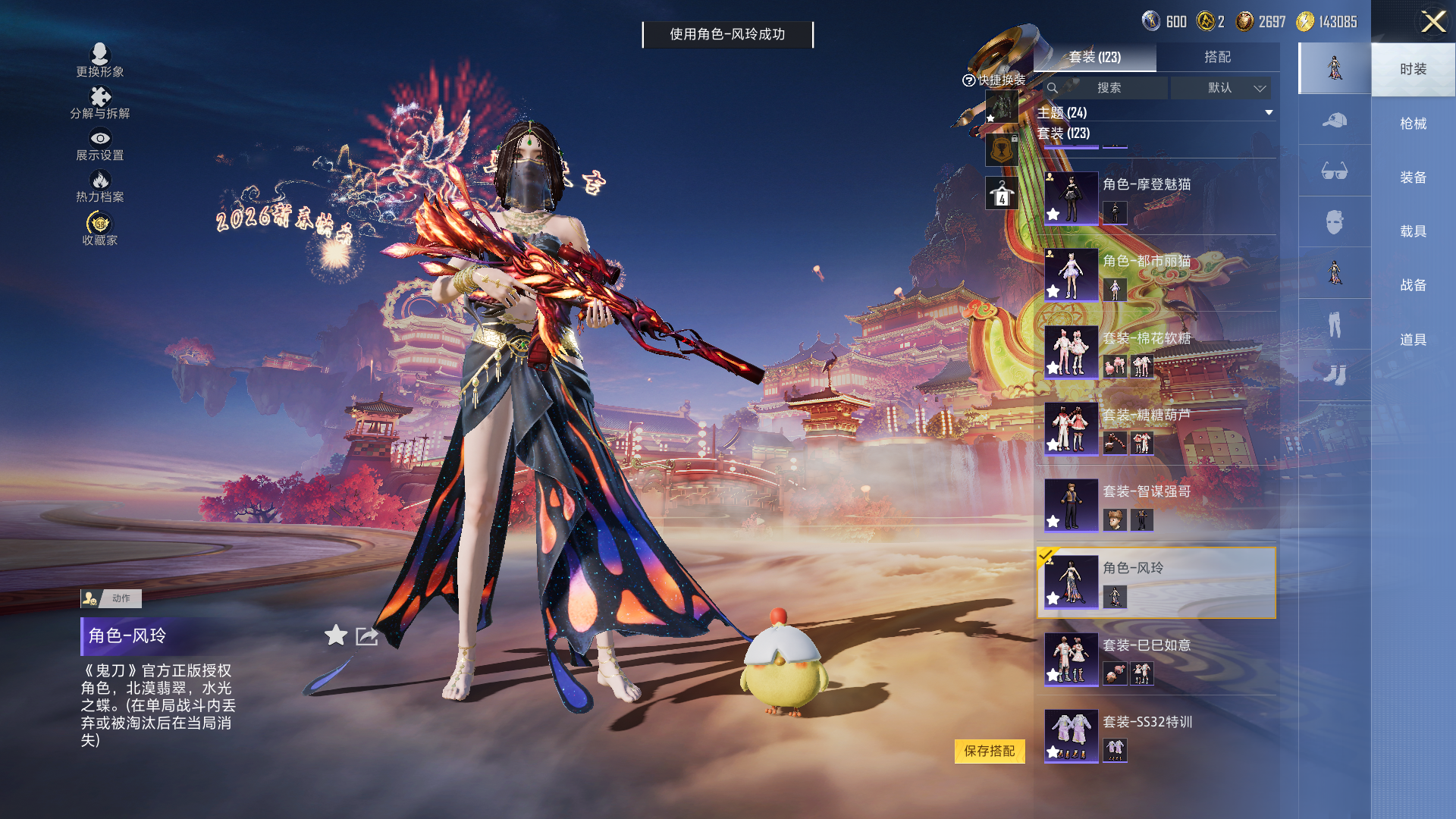Open the 默认 sort dropdown

point(1235,88)
